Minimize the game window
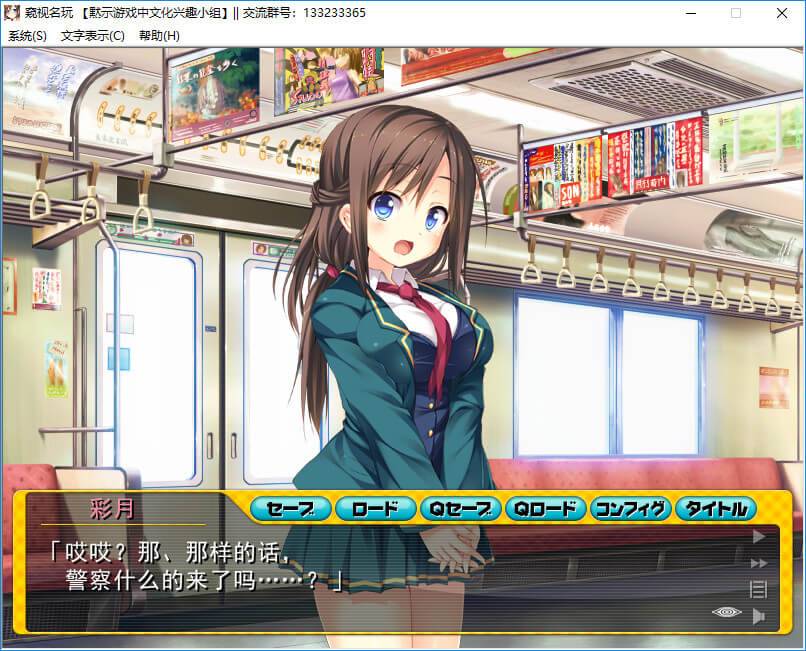Image resolution: width=806 pixels, height=651 pixels. click(x=690, y=13)
